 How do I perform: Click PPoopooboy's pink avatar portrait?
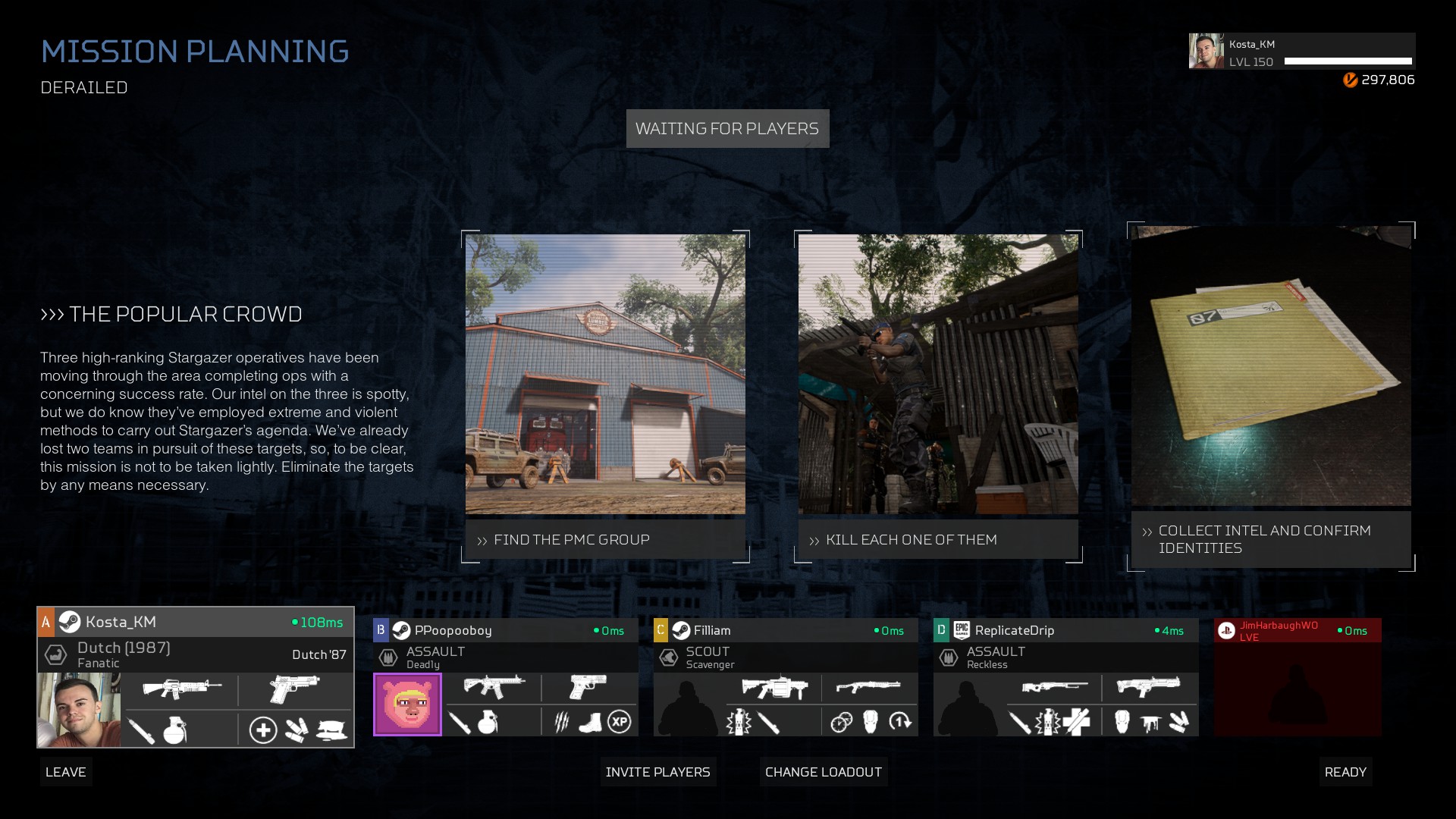407,704
